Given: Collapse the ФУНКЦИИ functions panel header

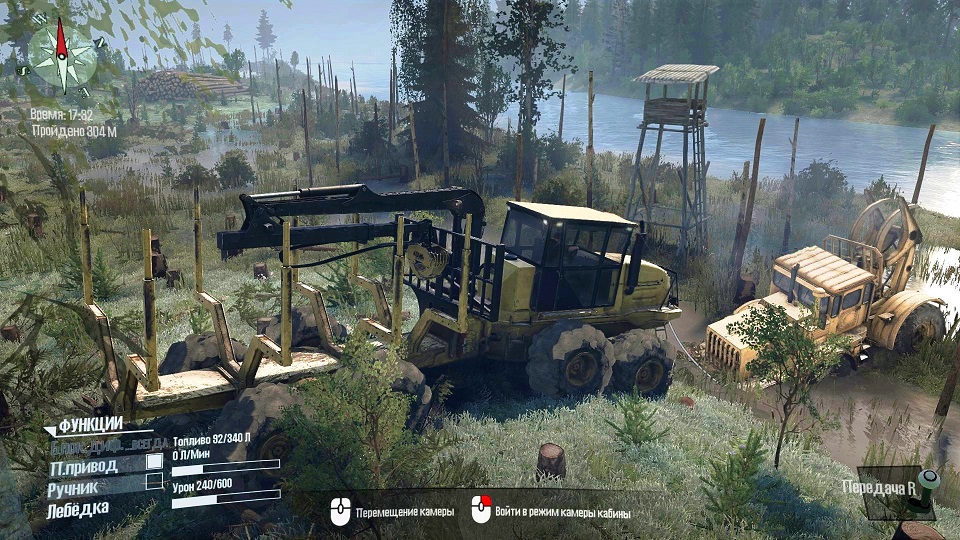Looking at the screenshot, I should click(x=88, y=425).
